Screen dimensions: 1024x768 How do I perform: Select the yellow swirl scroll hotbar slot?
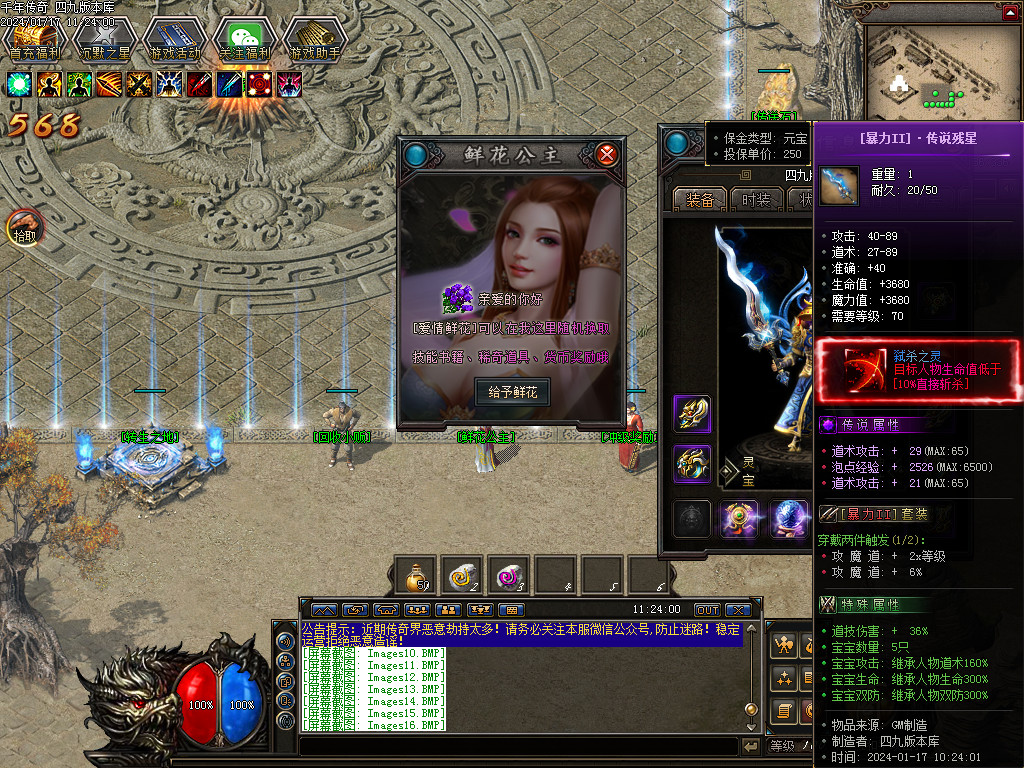462,575
